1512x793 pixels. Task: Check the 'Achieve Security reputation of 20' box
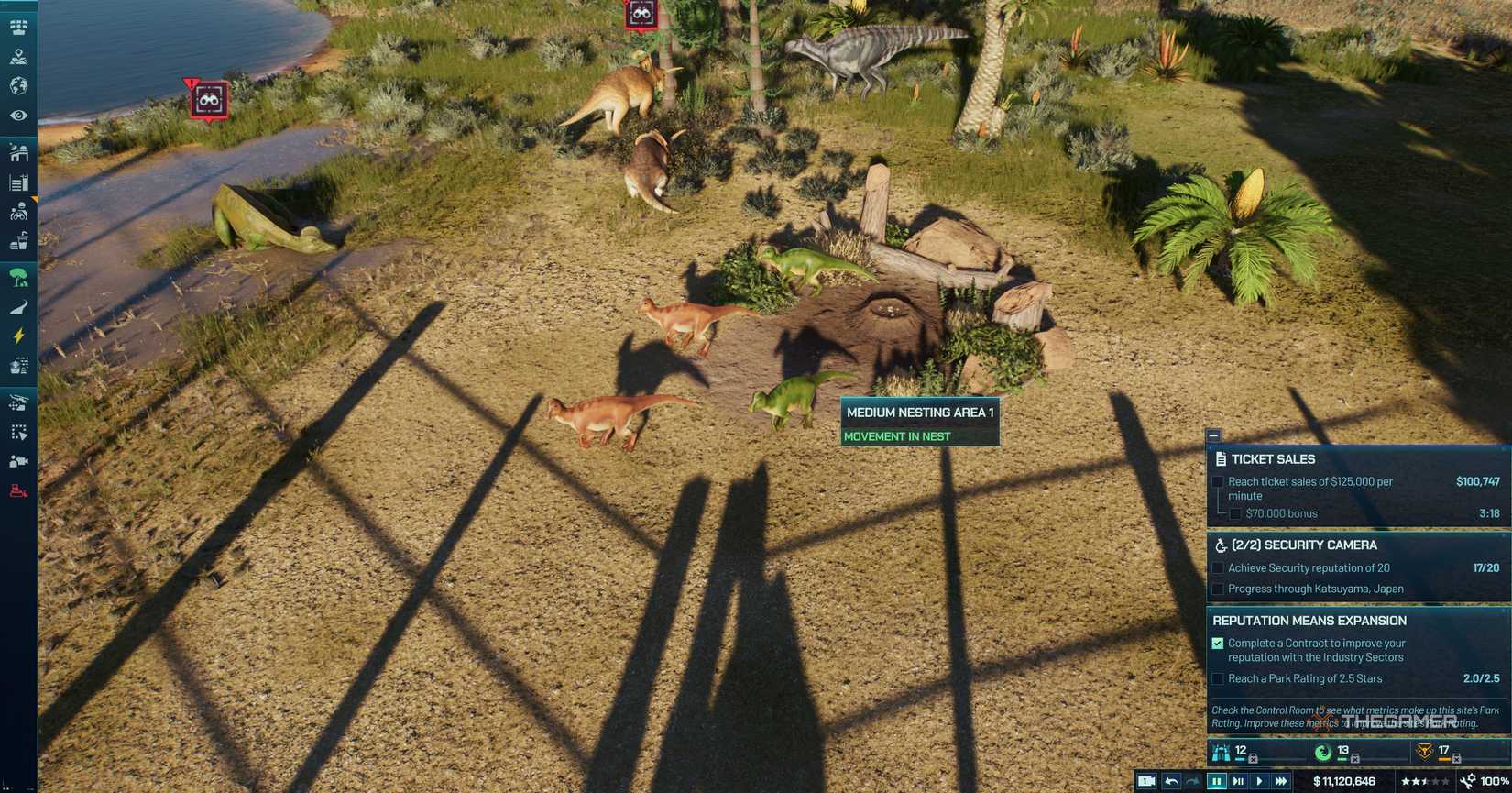tap(1218, 567)
